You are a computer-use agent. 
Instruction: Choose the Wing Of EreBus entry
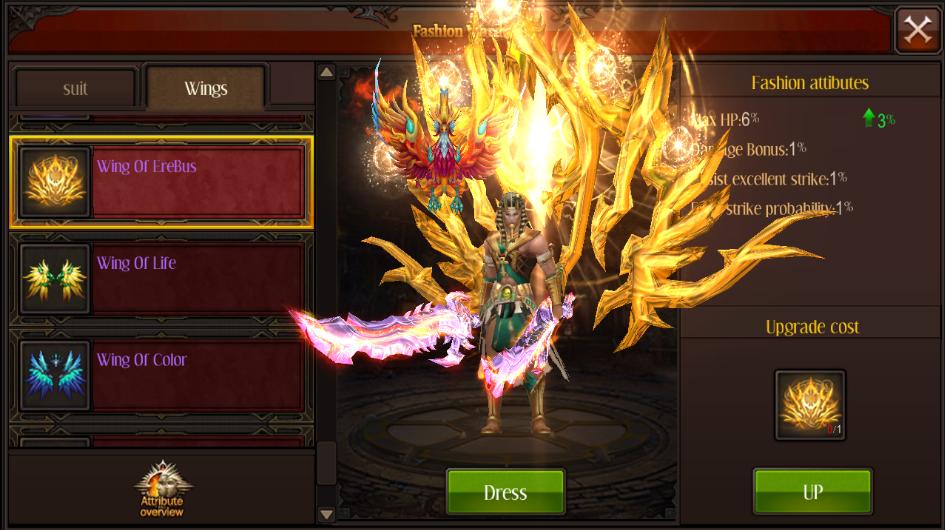coord(160,182)
